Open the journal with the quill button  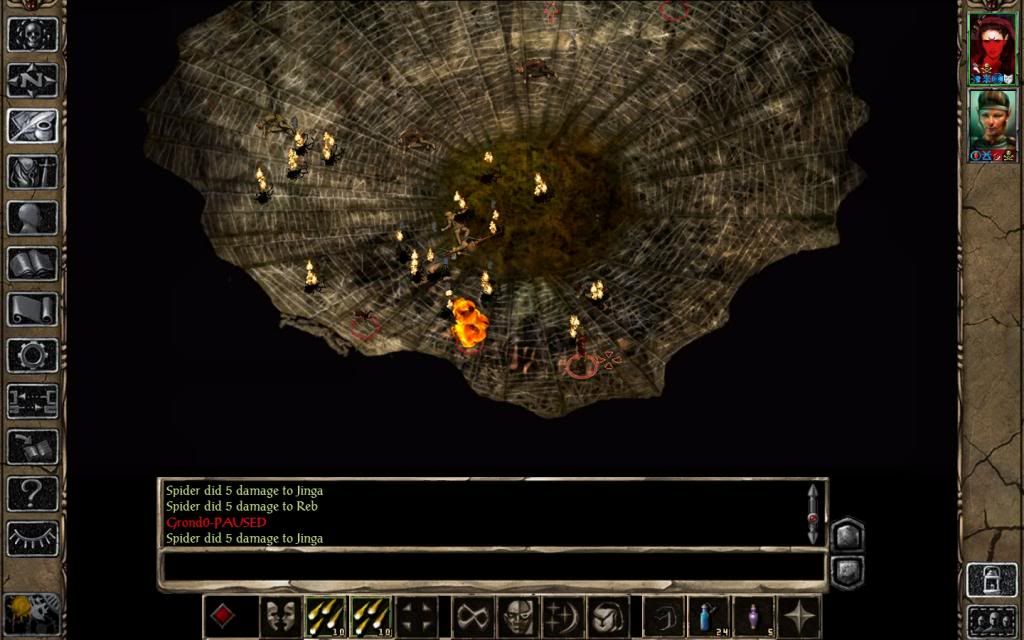(32, 125)
